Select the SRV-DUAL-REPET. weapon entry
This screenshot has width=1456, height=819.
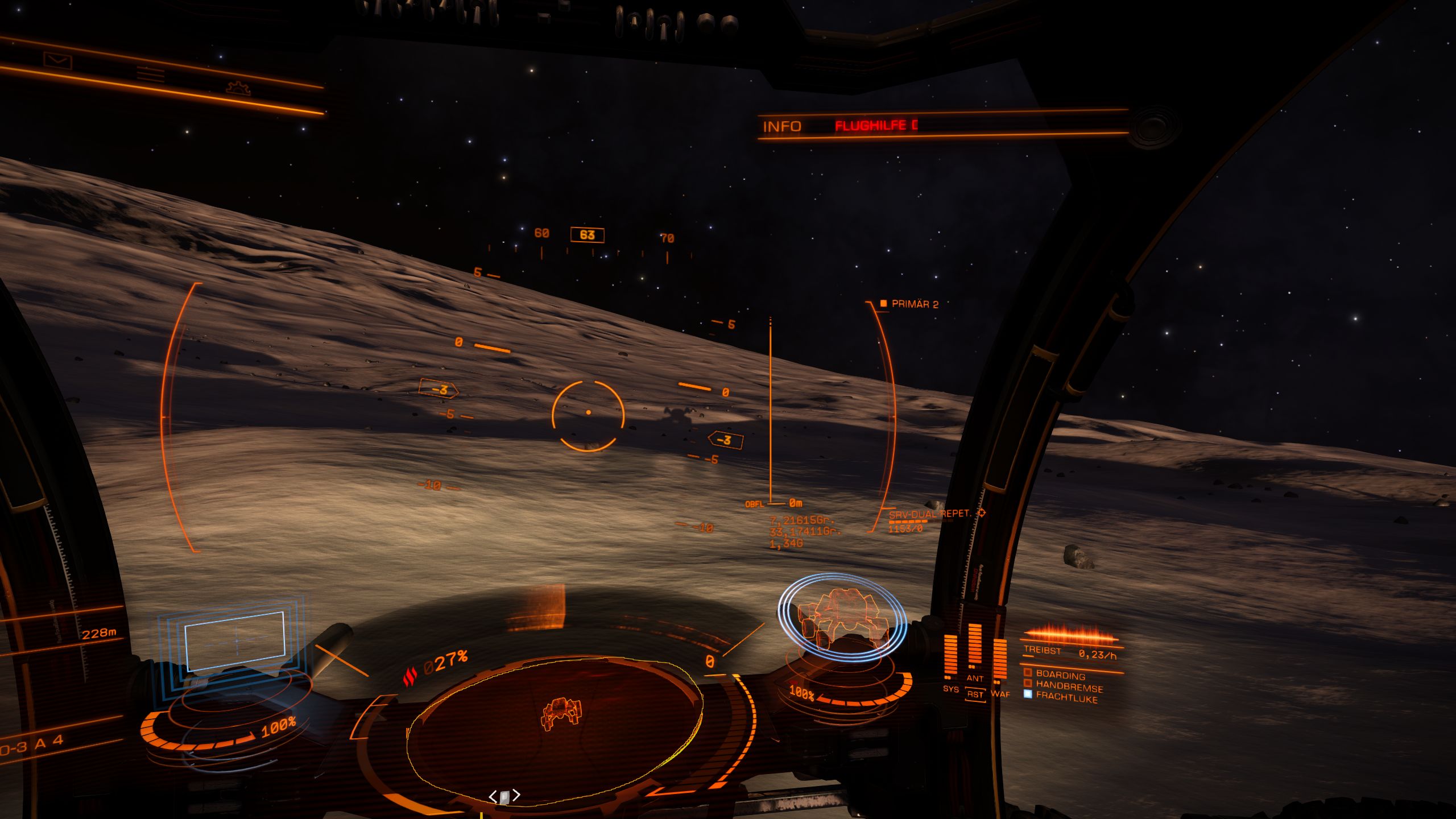point(930,514)
